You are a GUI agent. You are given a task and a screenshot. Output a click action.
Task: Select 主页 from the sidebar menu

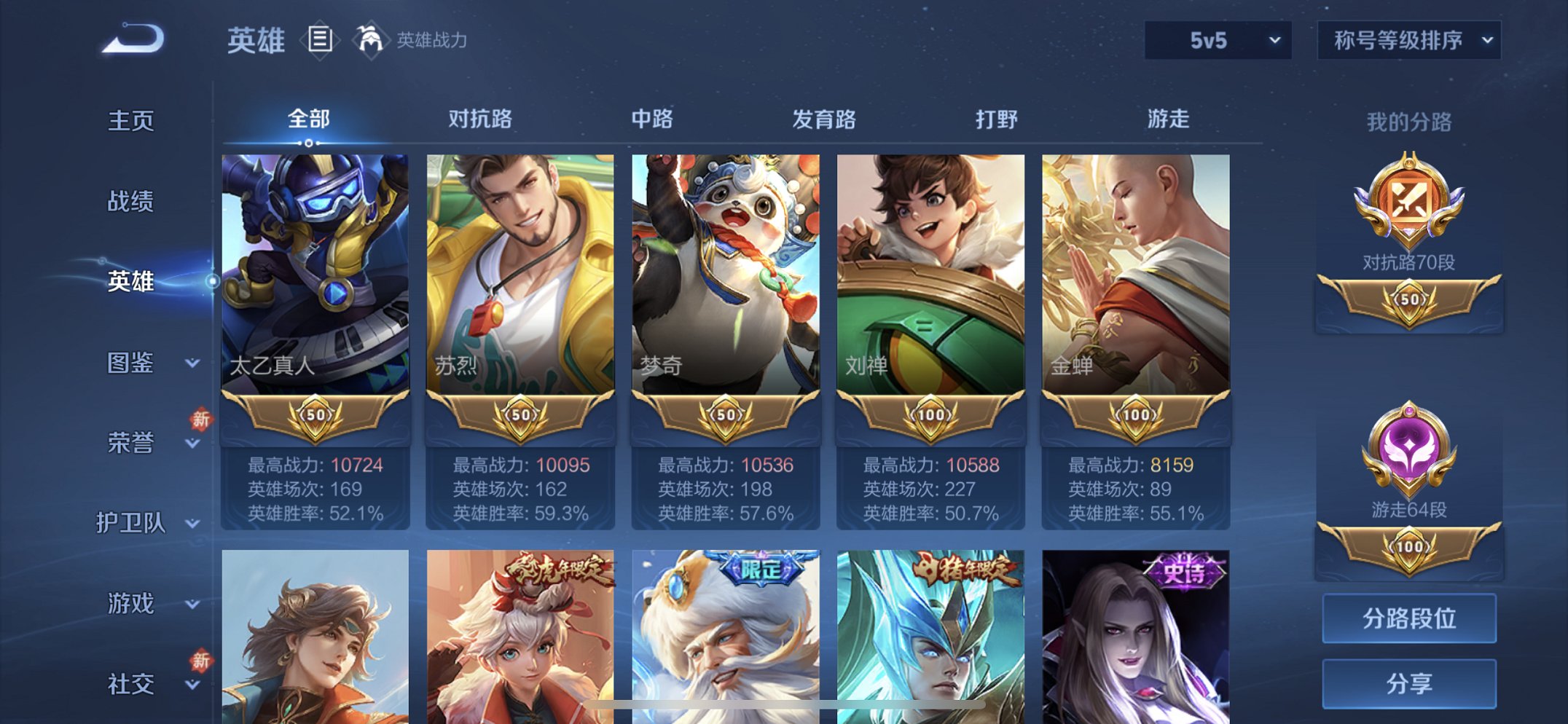[x=131, y=122]
